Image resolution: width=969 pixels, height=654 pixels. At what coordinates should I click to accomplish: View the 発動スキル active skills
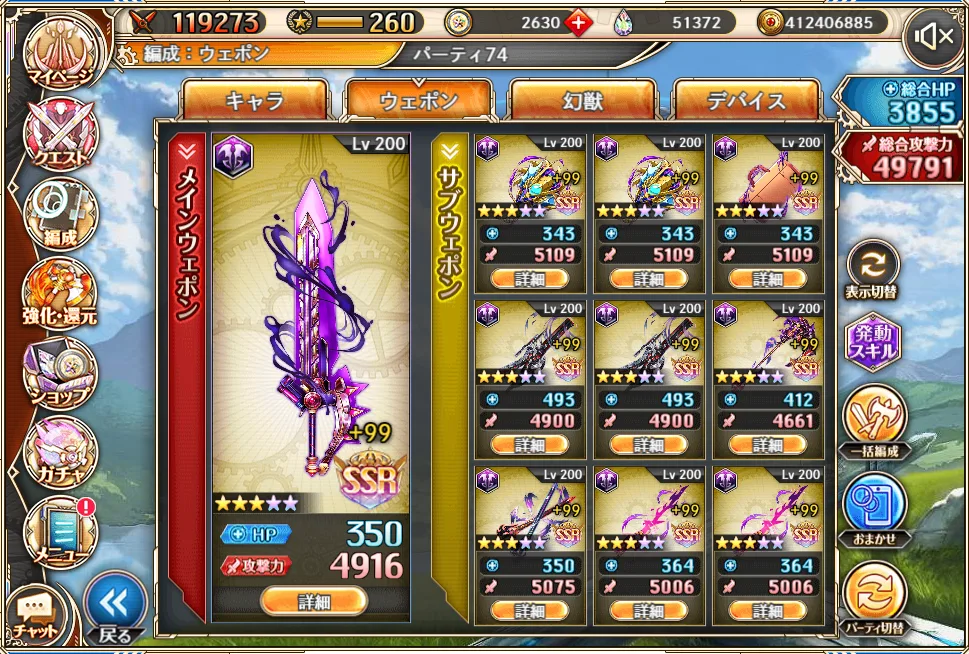(873, 343)
